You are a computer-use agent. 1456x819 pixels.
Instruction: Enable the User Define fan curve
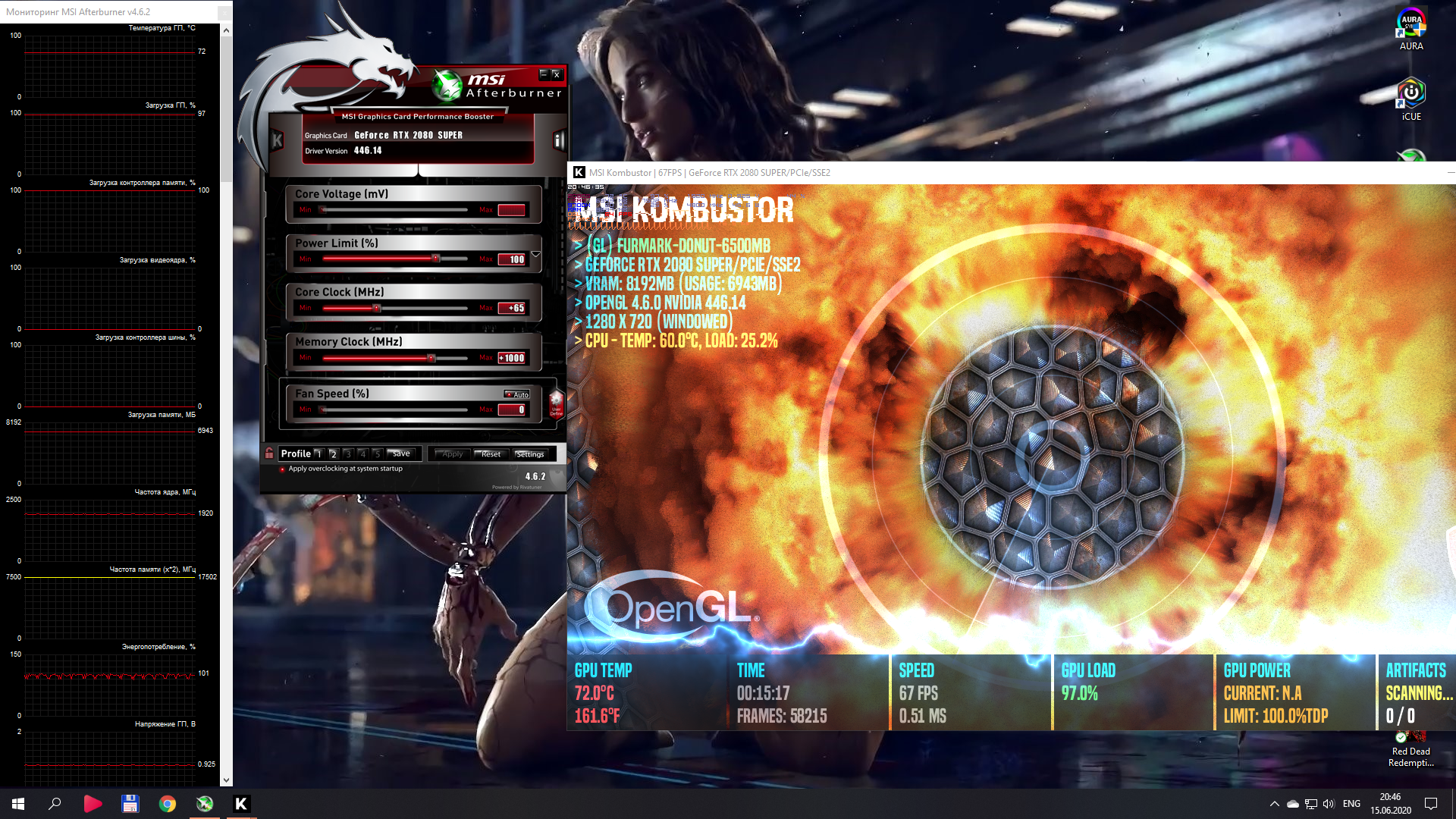coord(556,403)
